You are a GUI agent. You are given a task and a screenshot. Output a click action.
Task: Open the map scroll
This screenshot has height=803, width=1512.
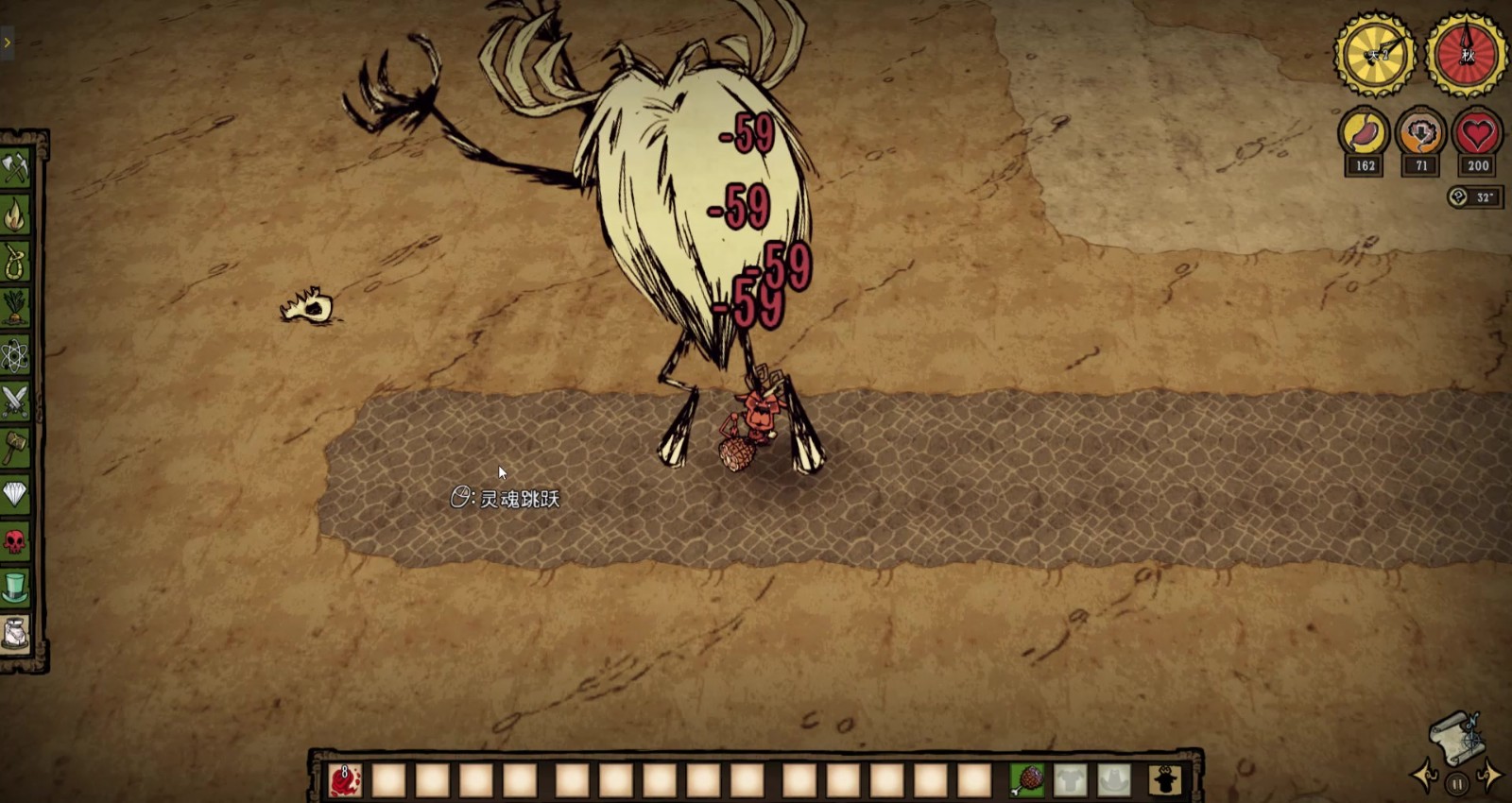click(x=1456, y=736)
